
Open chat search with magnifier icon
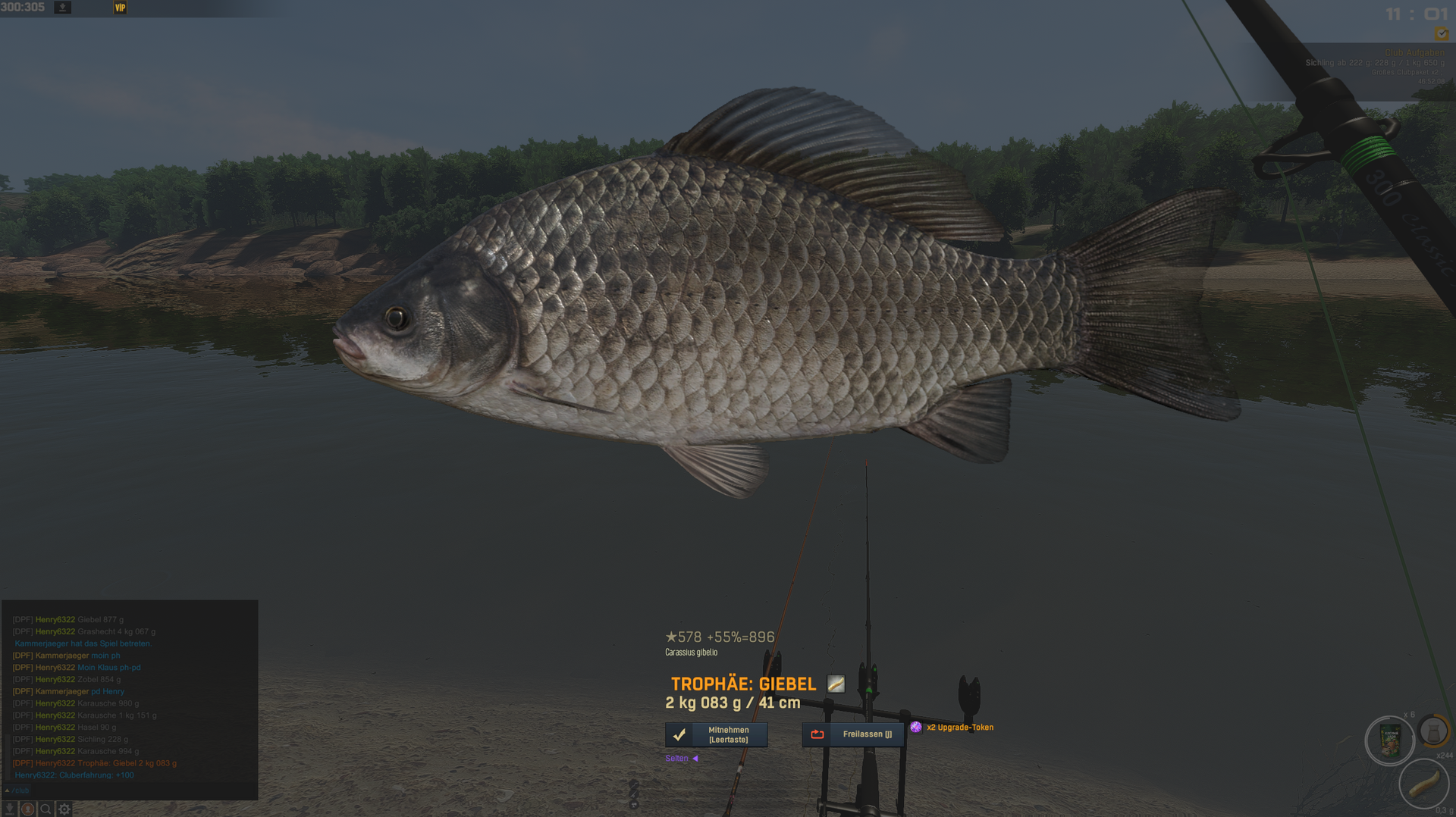pyautogui.click(x=45, y=809)
